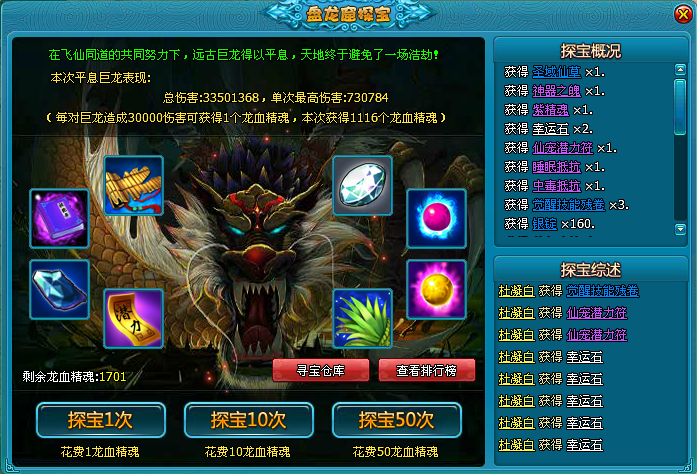Select the green herb reward icon
Screen dimensions: 697x474
point(362,319)
